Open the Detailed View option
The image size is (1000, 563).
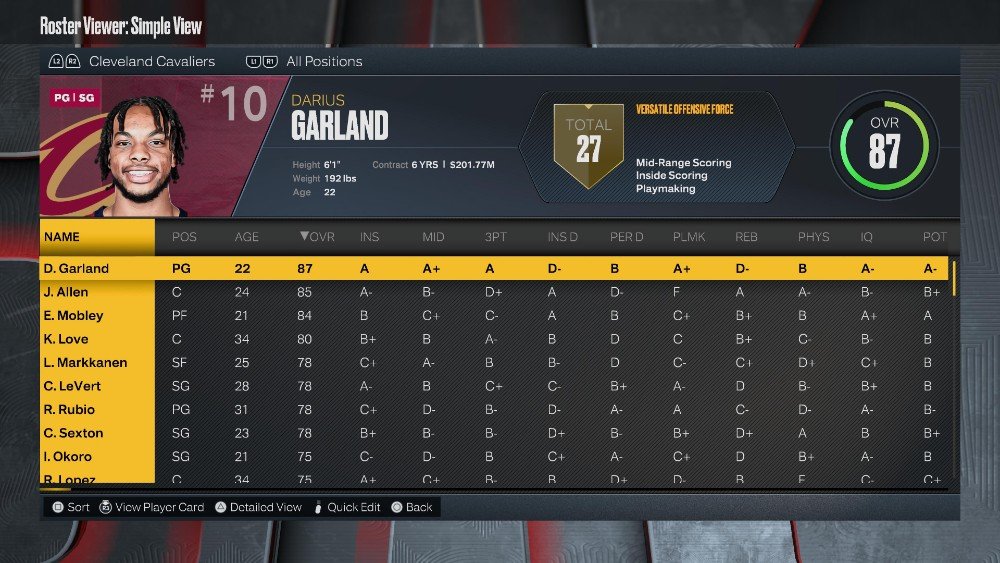[265, 507]
